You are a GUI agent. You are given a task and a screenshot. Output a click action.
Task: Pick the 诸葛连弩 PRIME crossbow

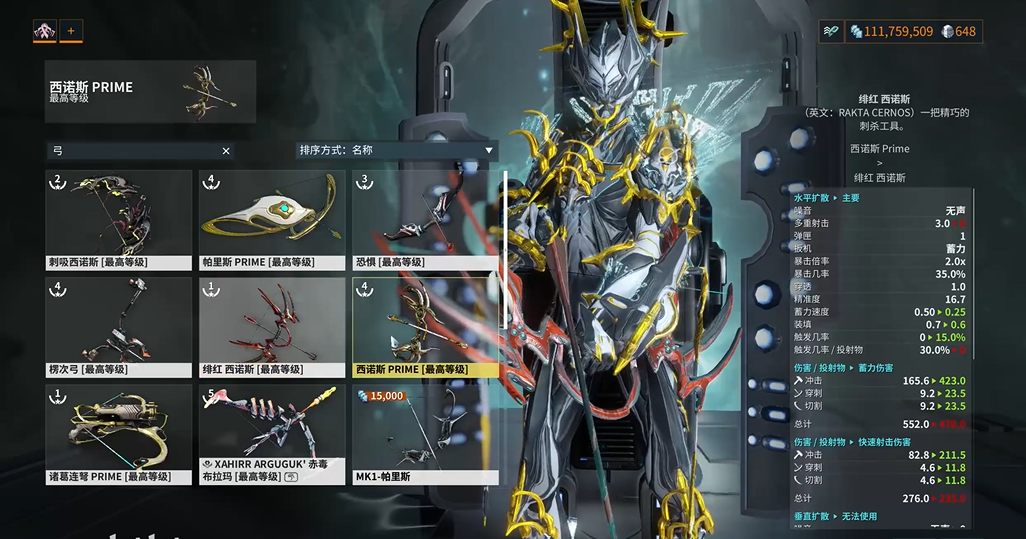pos(118,434)
